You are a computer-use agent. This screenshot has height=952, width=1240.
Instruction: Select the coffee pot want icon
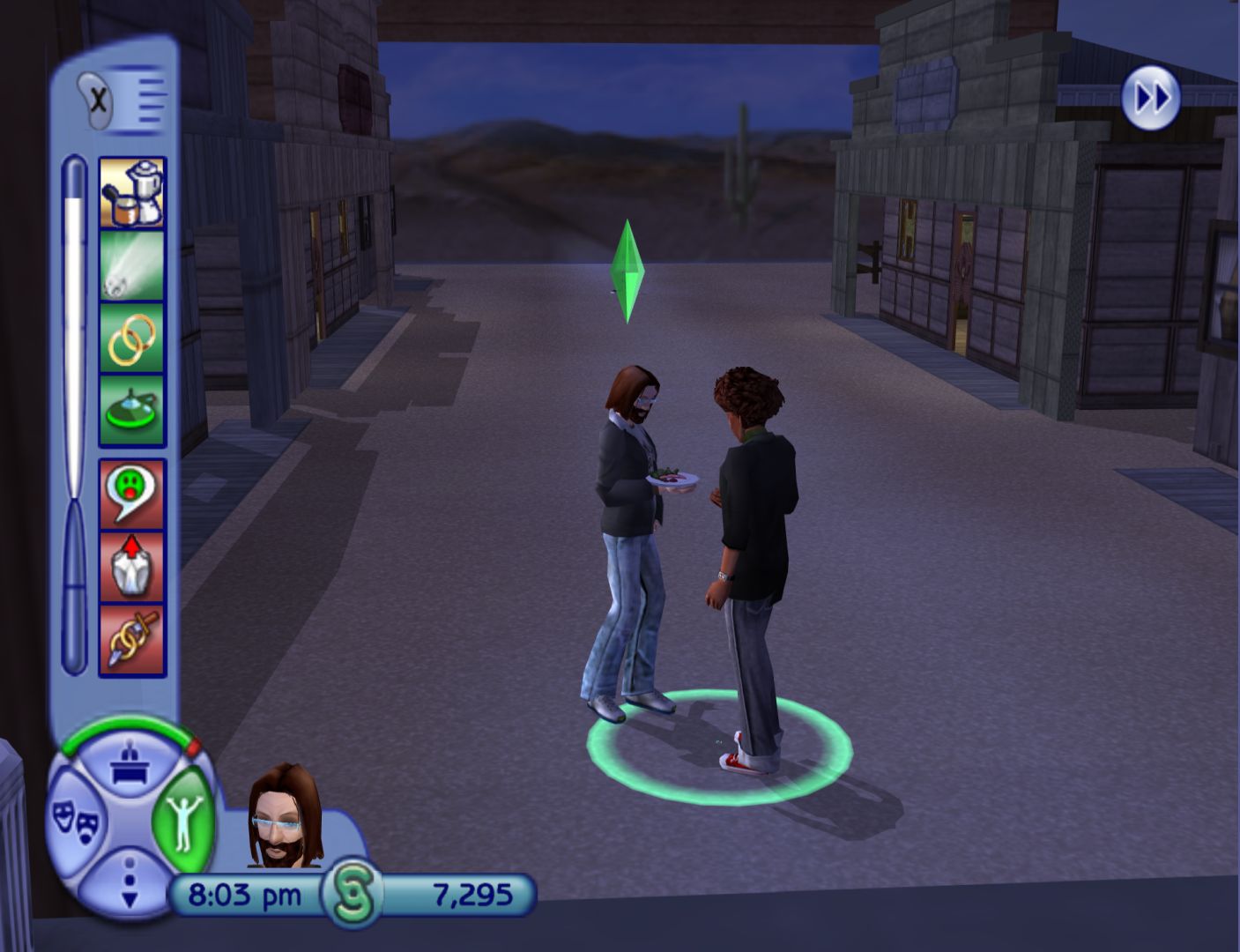(131, 192)
